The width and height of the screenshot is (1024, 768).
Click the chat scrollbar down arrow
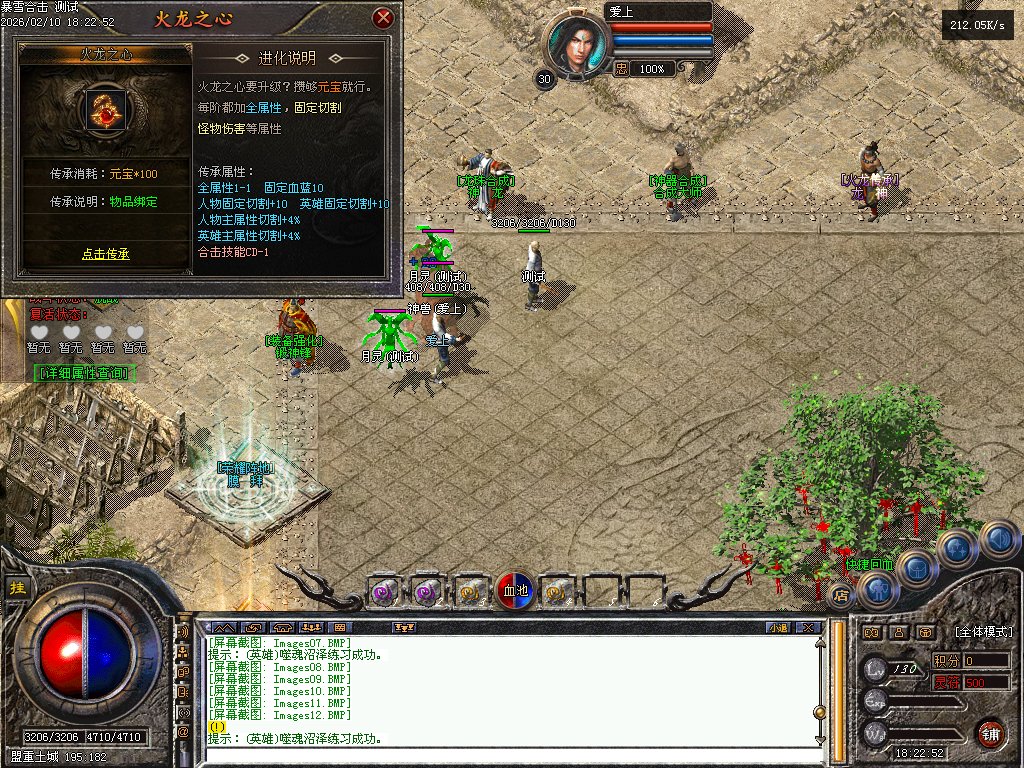[x=820, y=740]
